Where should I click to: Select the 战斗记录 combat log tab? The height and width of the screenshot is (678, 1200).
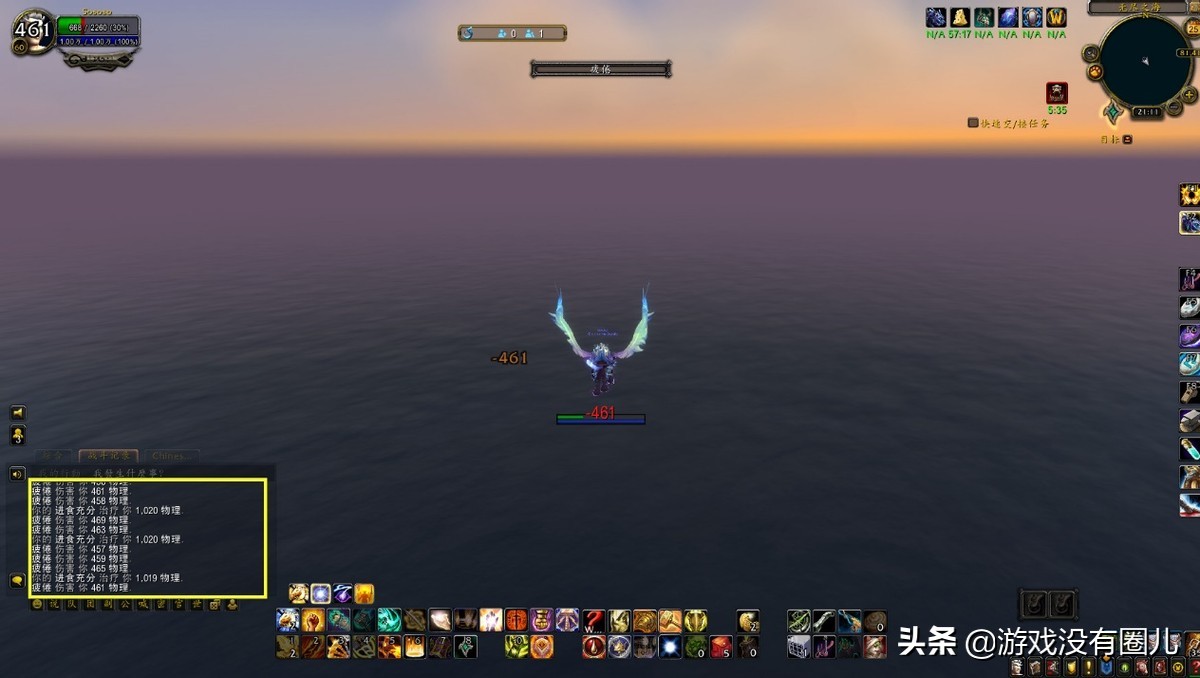pos(109,456)
